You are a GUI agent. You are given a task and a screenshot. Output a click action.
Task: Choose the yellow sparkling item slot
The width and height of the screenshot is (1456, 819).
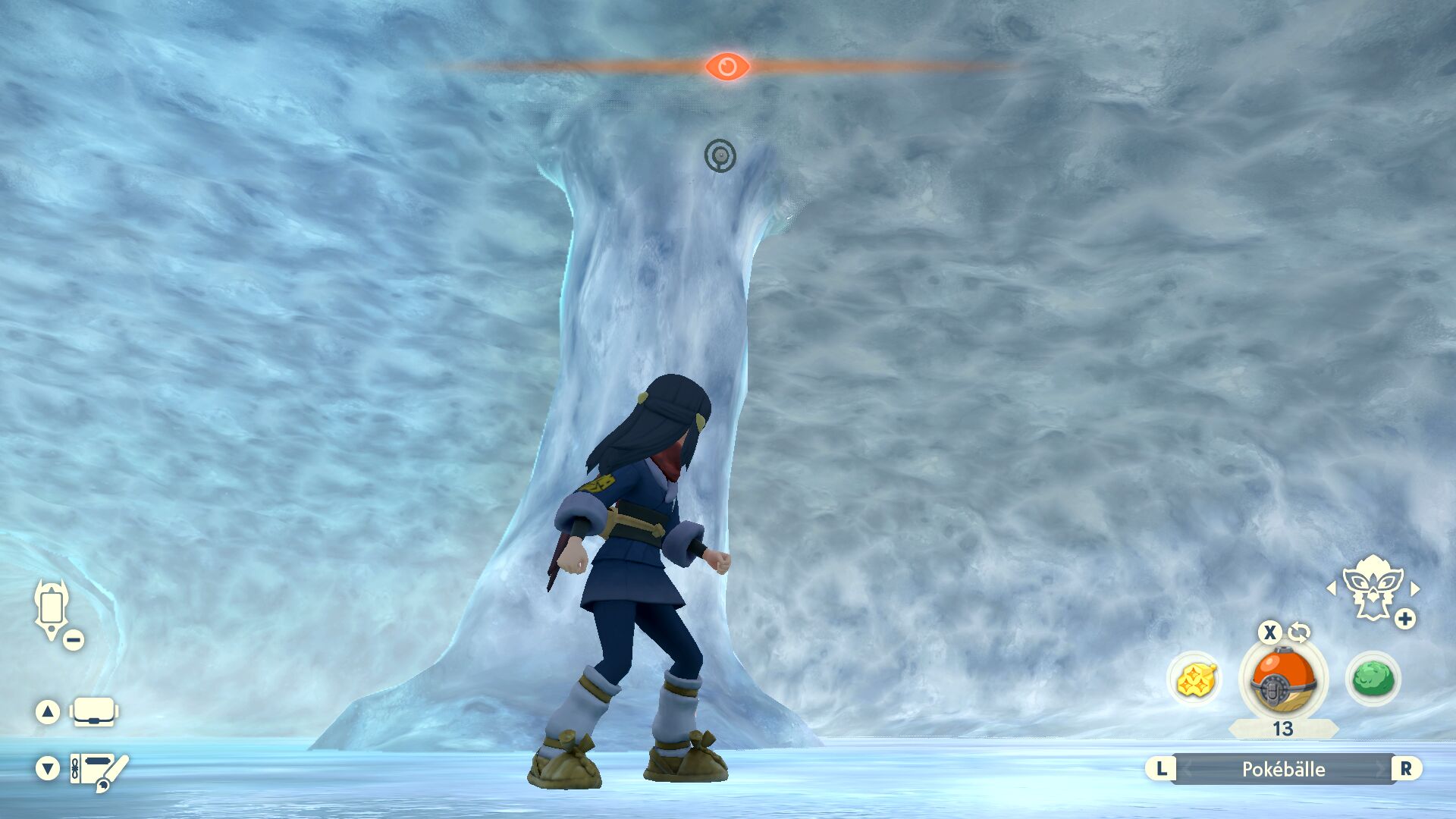(1195, 679)
